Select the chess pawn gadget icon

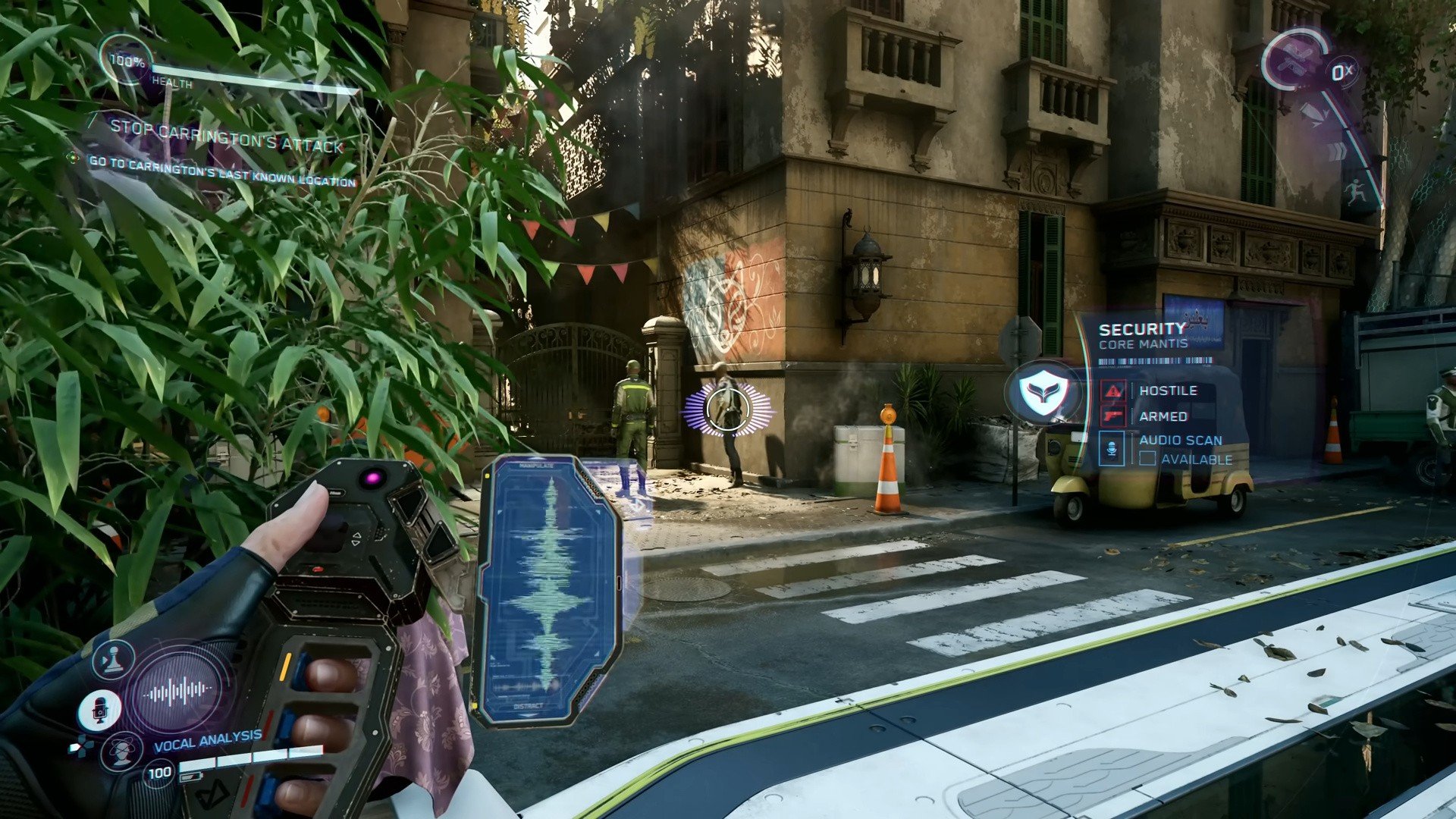[x=114, y=660]
